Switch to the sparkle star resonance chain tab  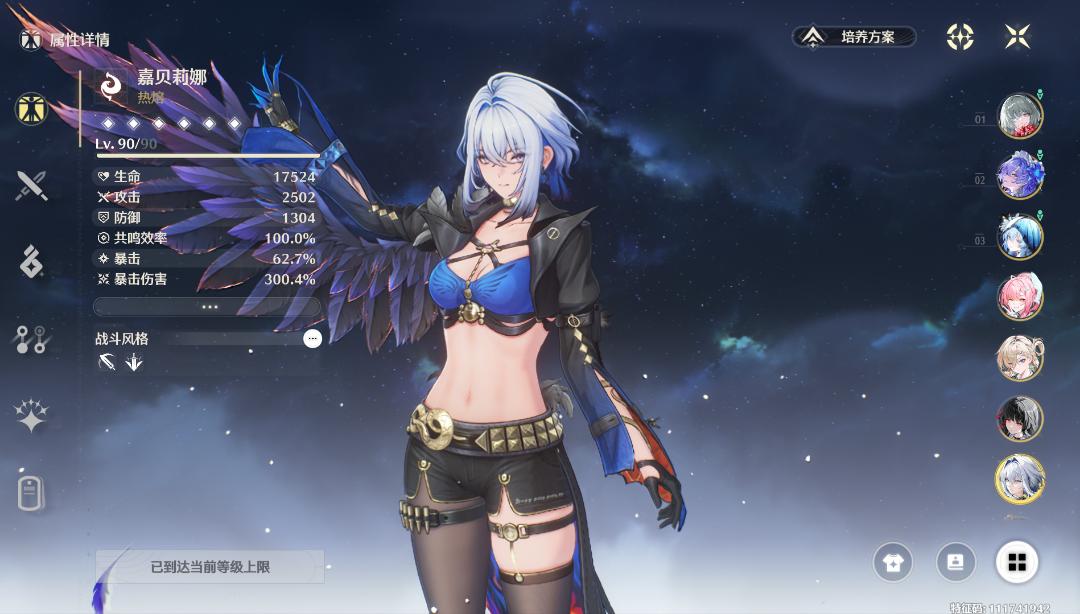click(31, 416)
